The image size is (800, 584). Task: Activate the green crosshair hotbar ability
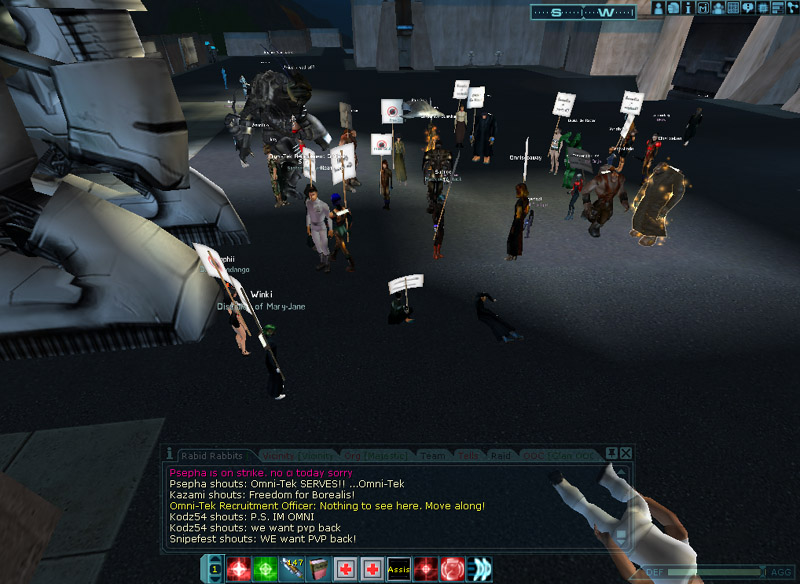265,569
